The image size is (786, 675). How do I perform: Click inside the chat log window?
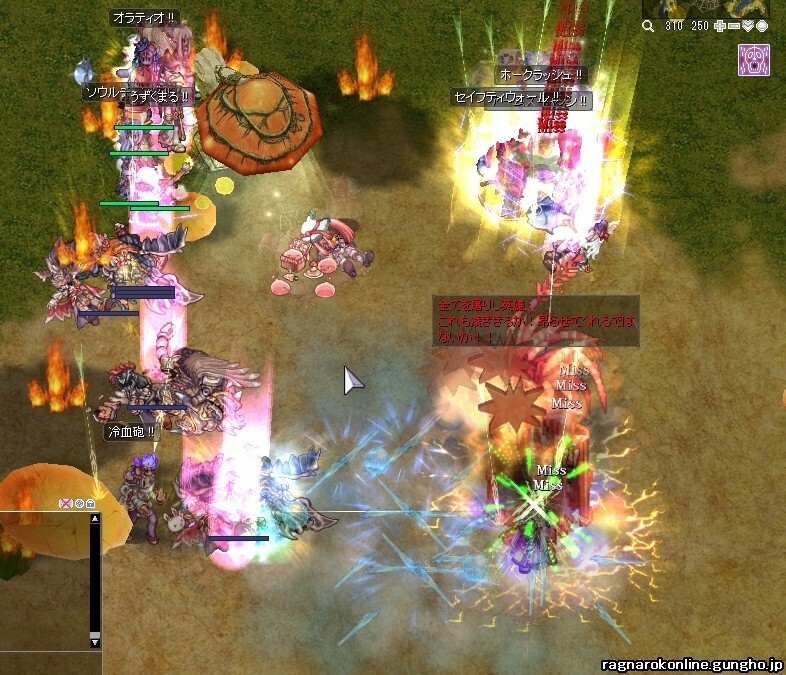click(44, 580)
